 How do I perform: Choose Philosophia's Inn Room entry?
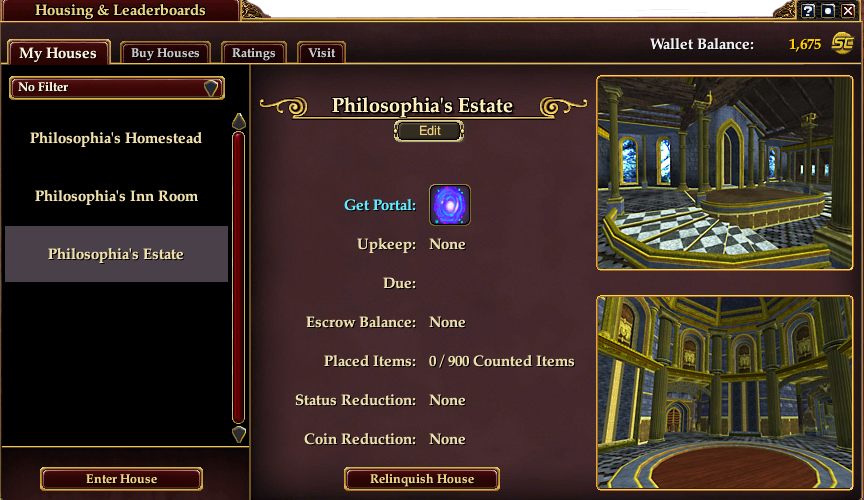(116, 196)
